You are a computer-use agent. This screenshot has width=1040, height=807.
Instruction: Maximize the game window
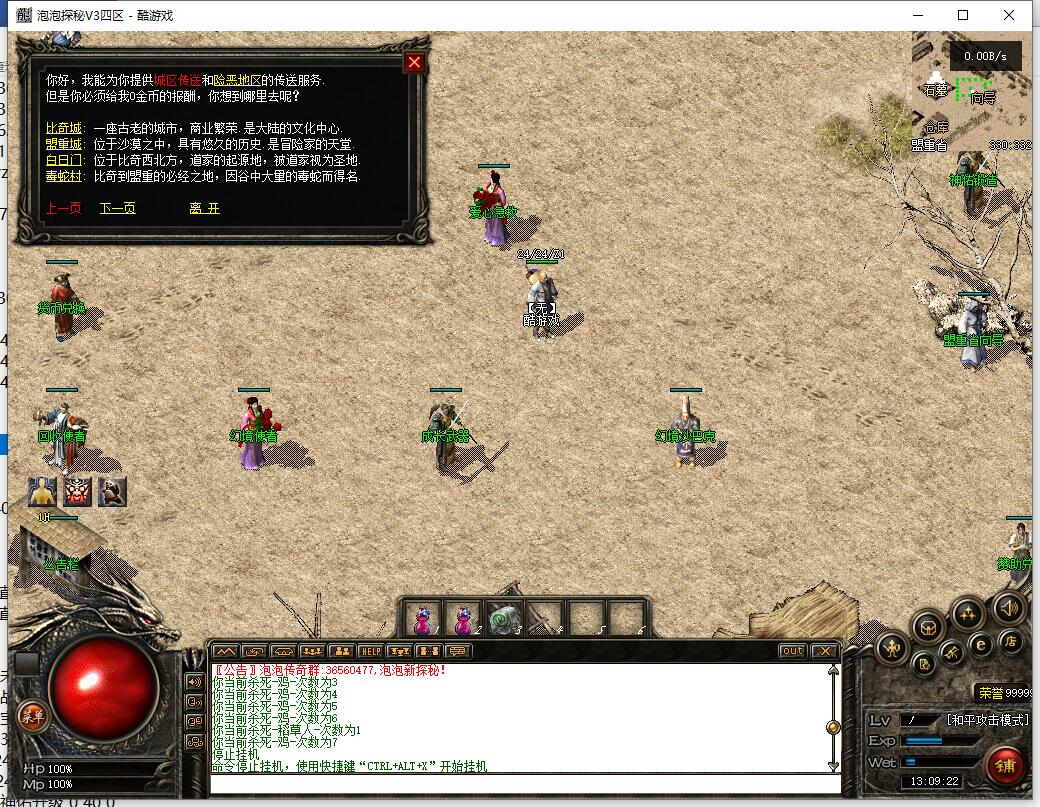(x=963, y=15)
